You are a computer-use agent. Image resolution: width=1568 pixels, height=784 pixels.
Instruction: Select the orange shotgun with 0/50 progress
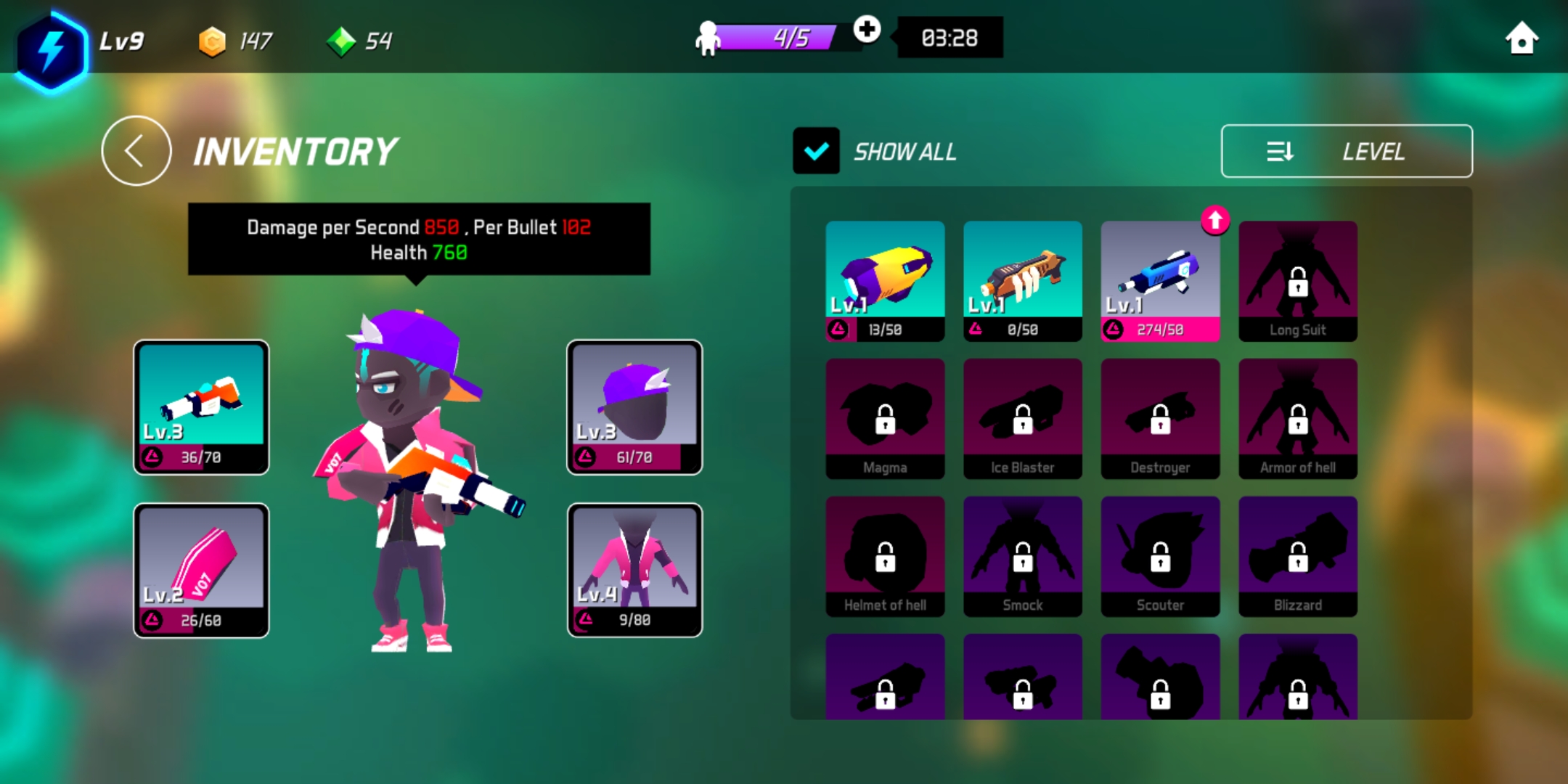tap(1022, 281)
